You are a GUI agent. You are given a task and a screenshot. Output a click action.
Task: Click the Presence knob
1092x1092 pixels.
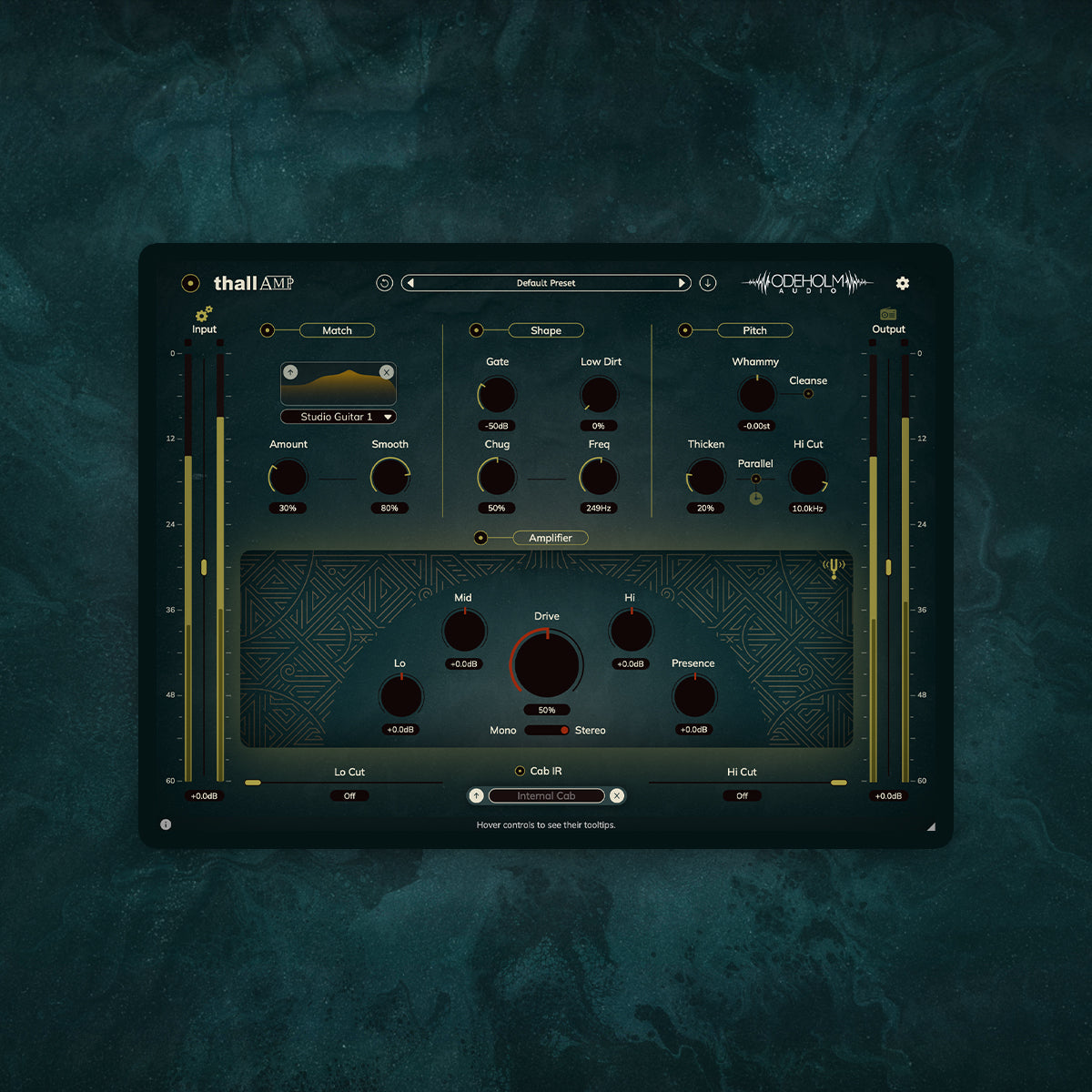coord(694,697)
